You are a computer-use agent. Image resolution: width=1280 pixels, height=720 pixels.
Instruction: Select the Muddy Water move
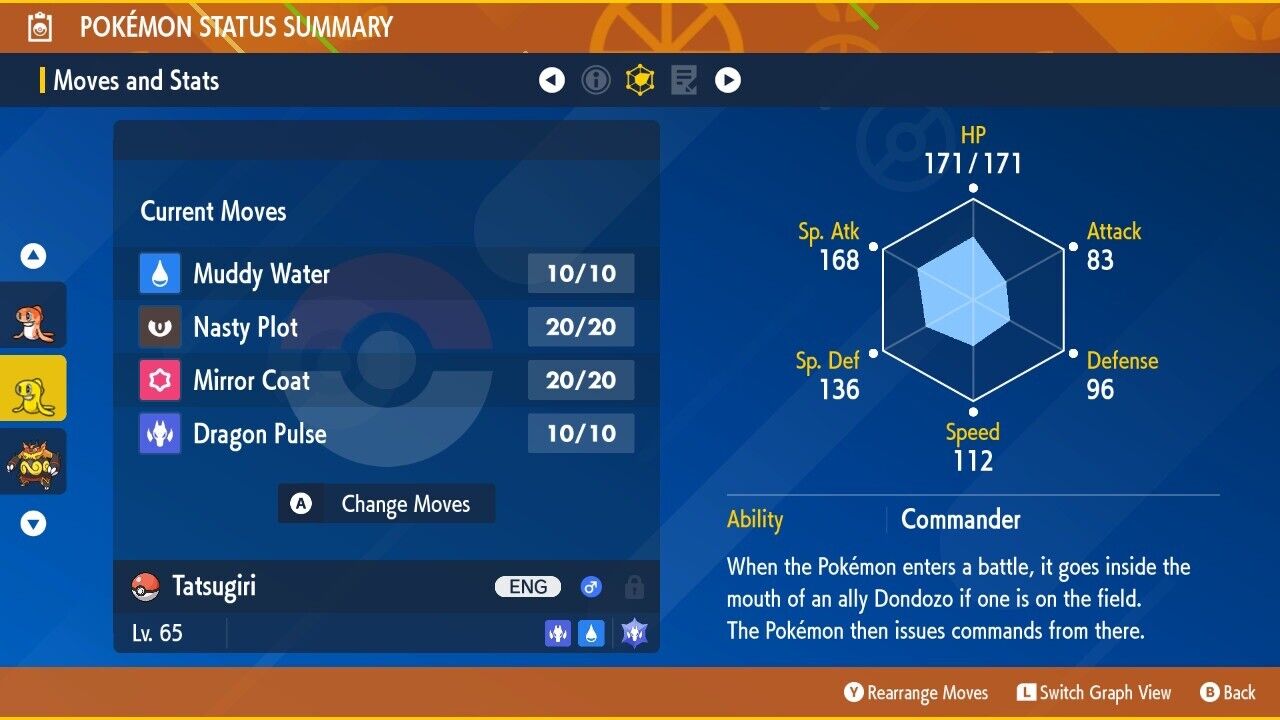[386, 274]
